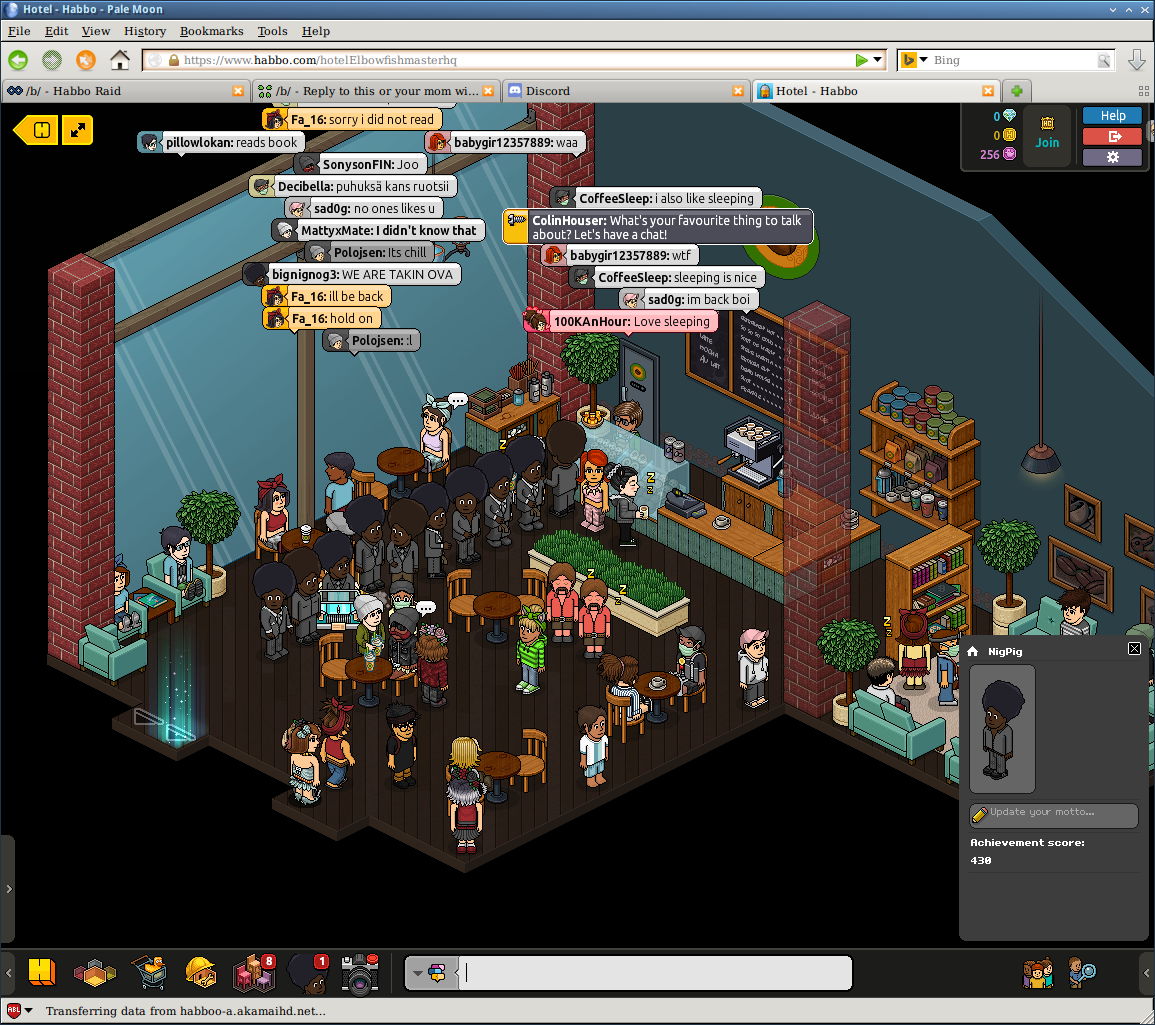Open settings with the gear button
The image size is (1155, 1025).
pos(1112,157)
